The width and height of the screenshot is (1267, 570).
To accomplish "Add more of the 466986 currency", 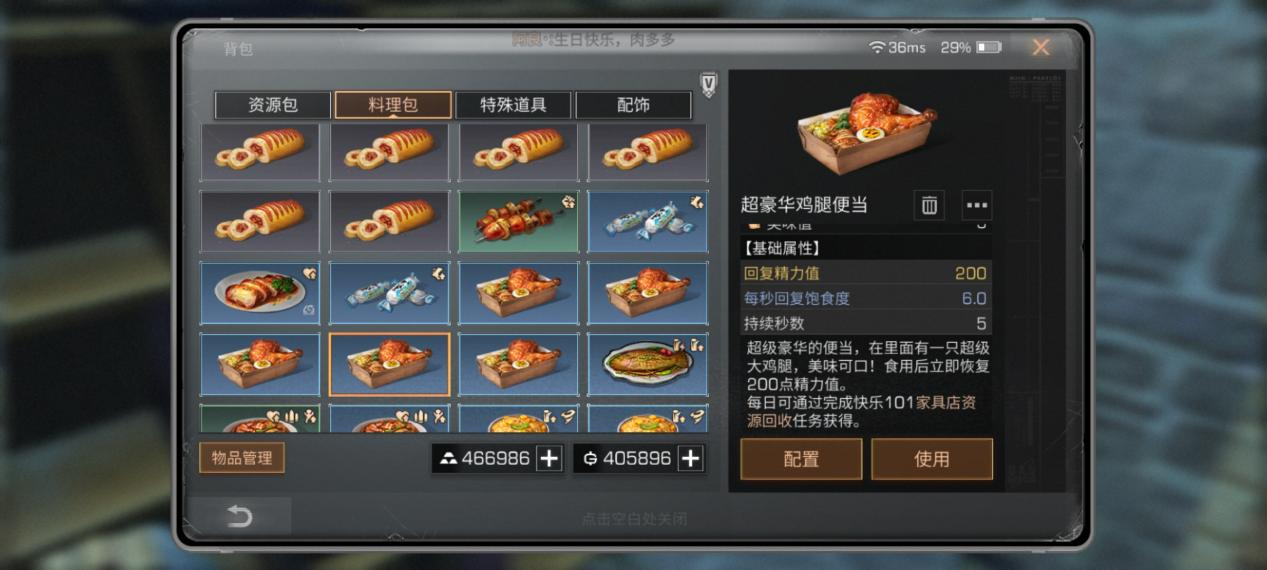I will [x=549, y=458].
